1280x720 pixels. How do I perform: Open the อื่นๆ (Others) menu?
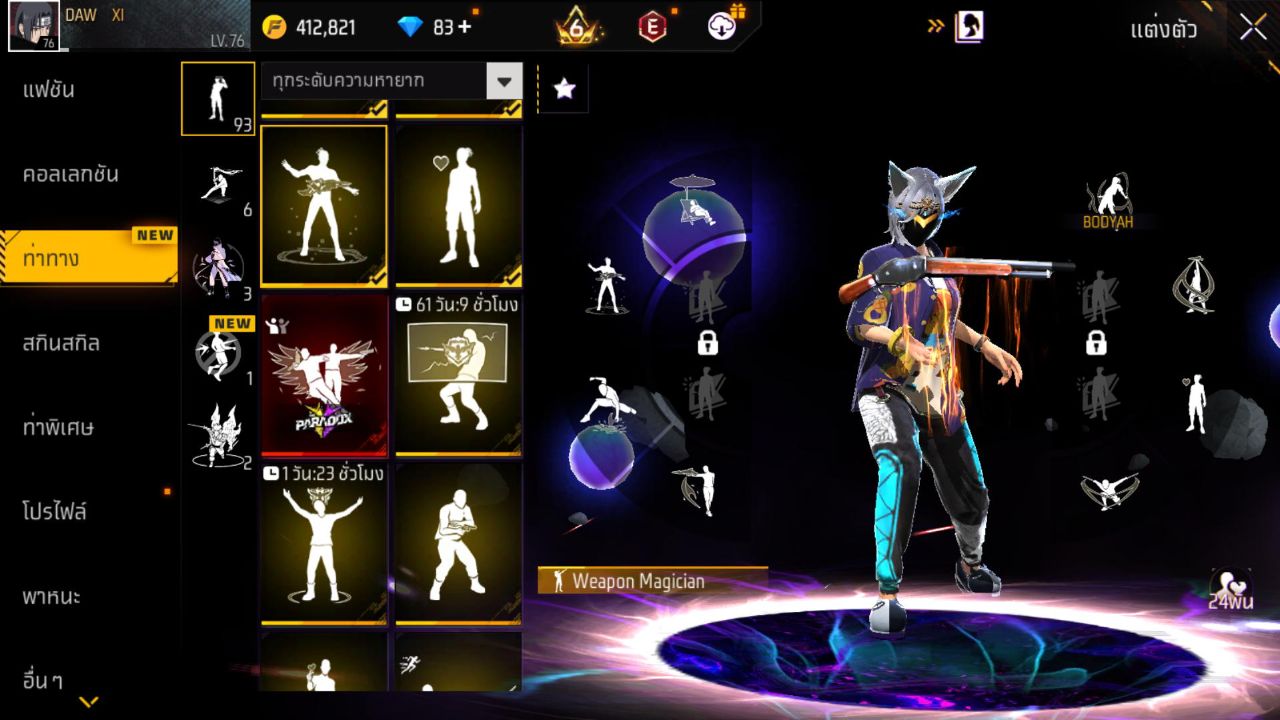point(43,681)
